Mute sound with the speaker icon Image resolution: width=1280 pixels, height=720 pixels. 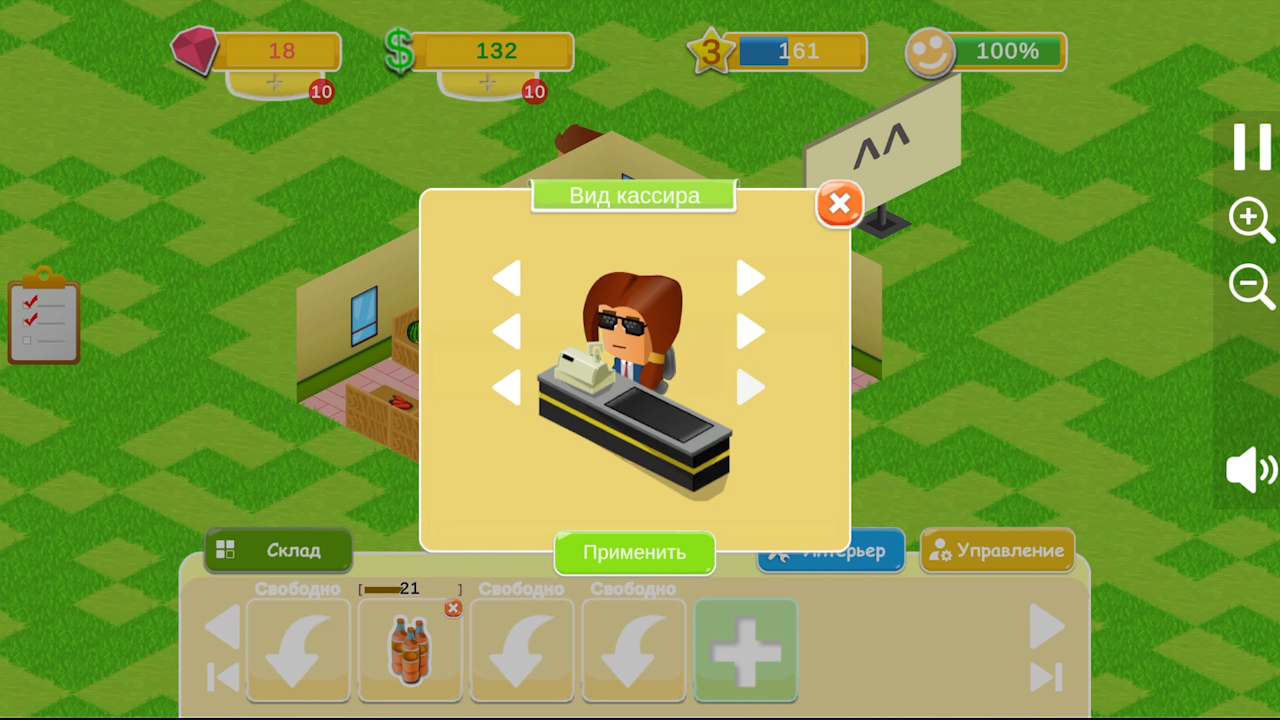pyautogui.click(x=1248, y=472)
